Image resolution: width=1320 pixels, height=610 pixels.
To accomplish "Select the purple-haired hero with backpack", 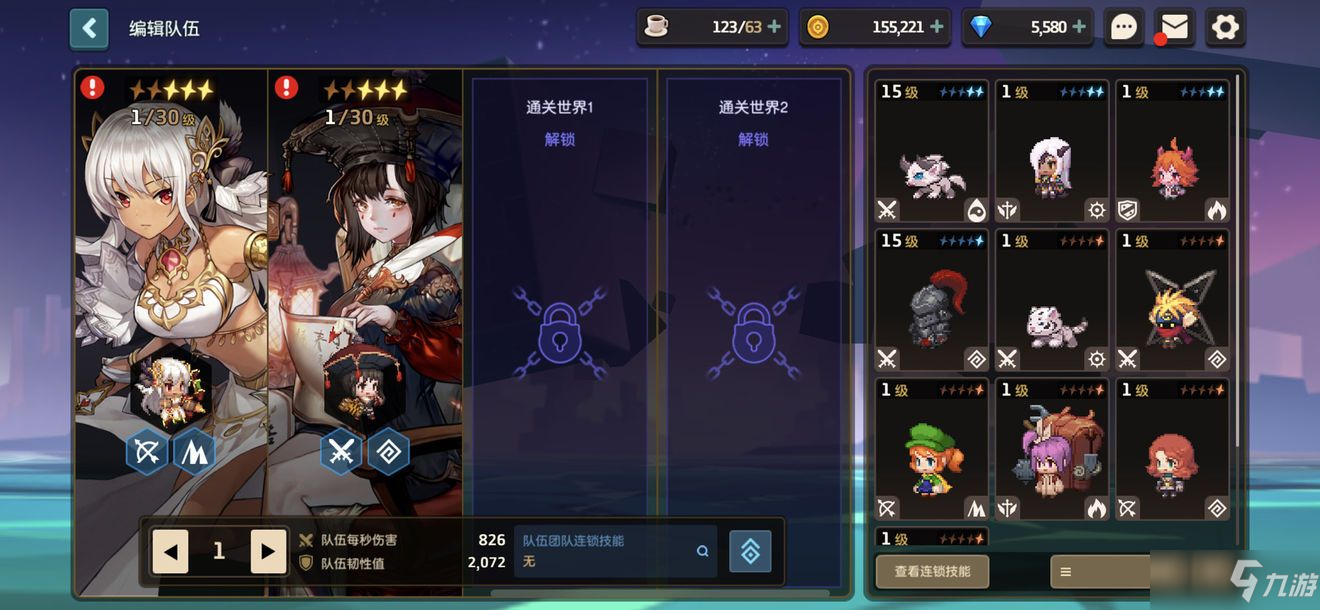I will pos(1052,450).
